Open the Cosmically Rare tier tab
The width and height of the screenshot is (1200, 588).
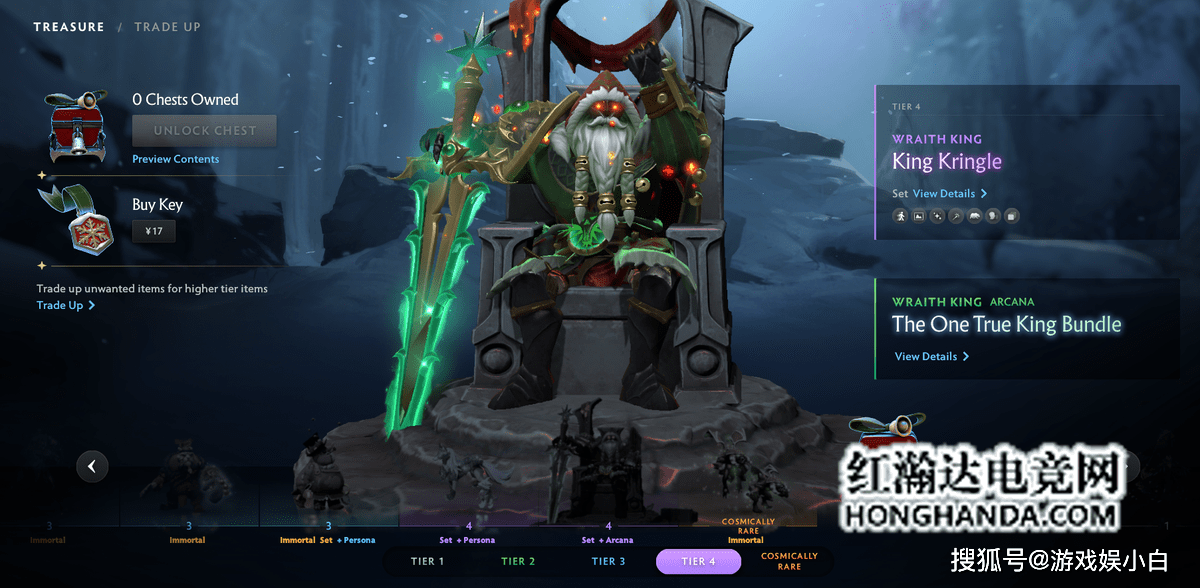(x=789, y=561)
